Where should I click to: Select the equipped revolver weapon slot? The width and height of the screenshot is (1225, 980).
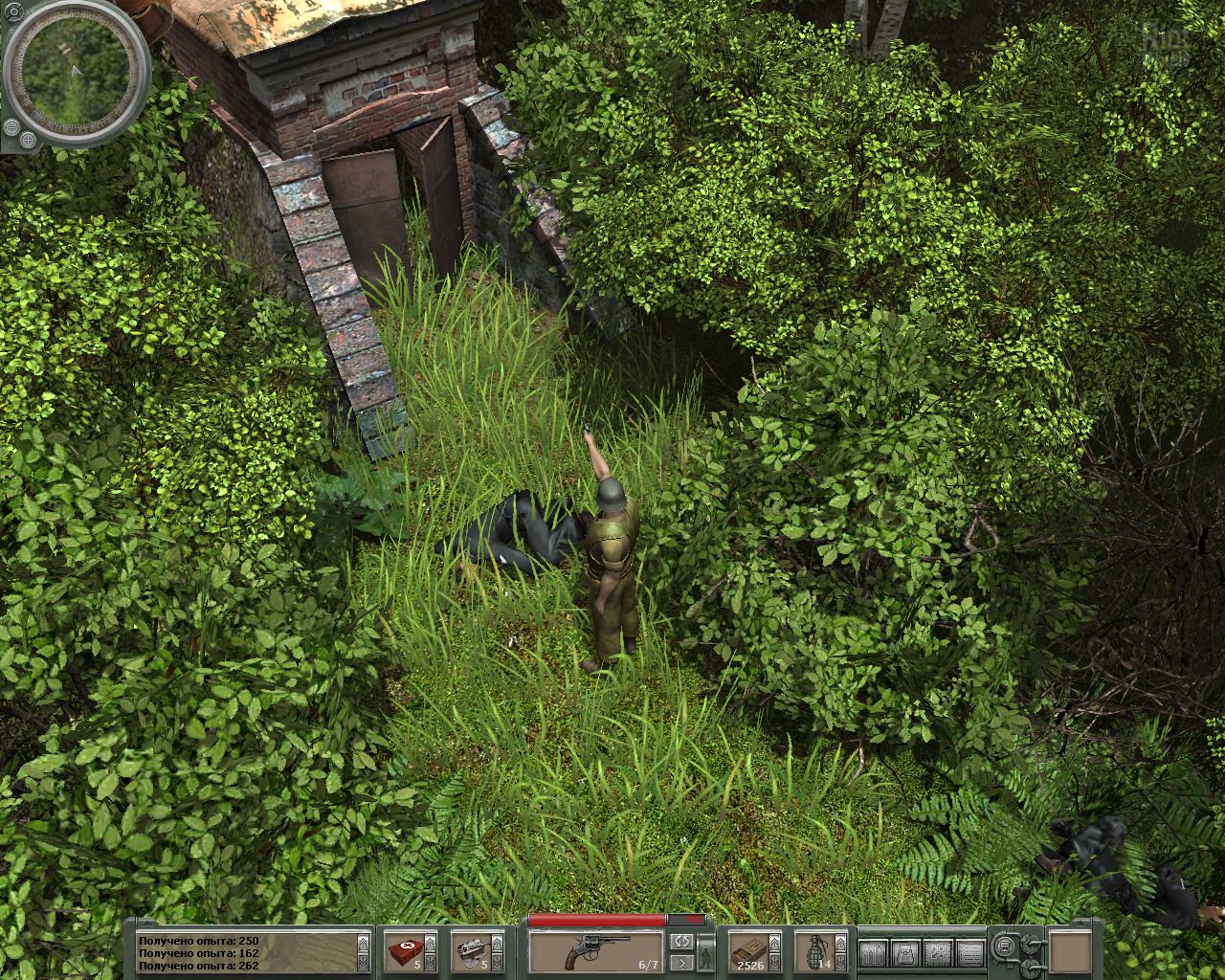point(596,951)
